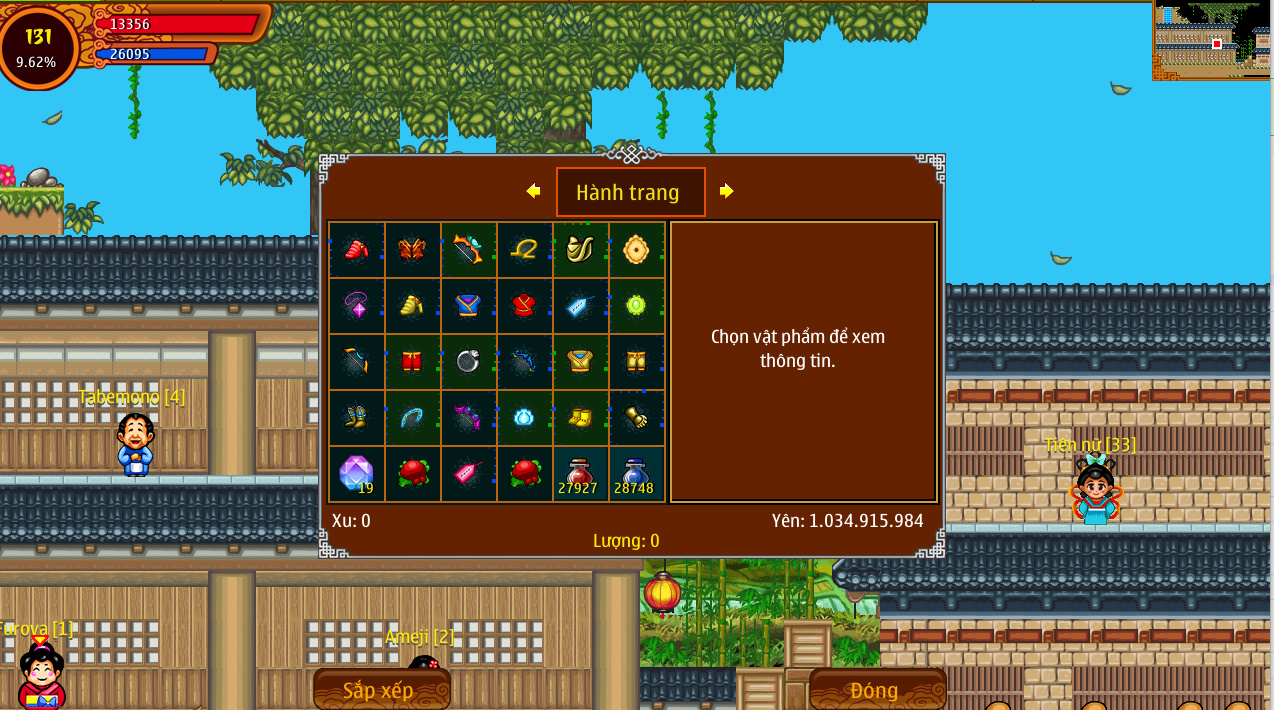
Task: Select the blue shirt armor
Action: pyautogui.click(x=468, y=306)
